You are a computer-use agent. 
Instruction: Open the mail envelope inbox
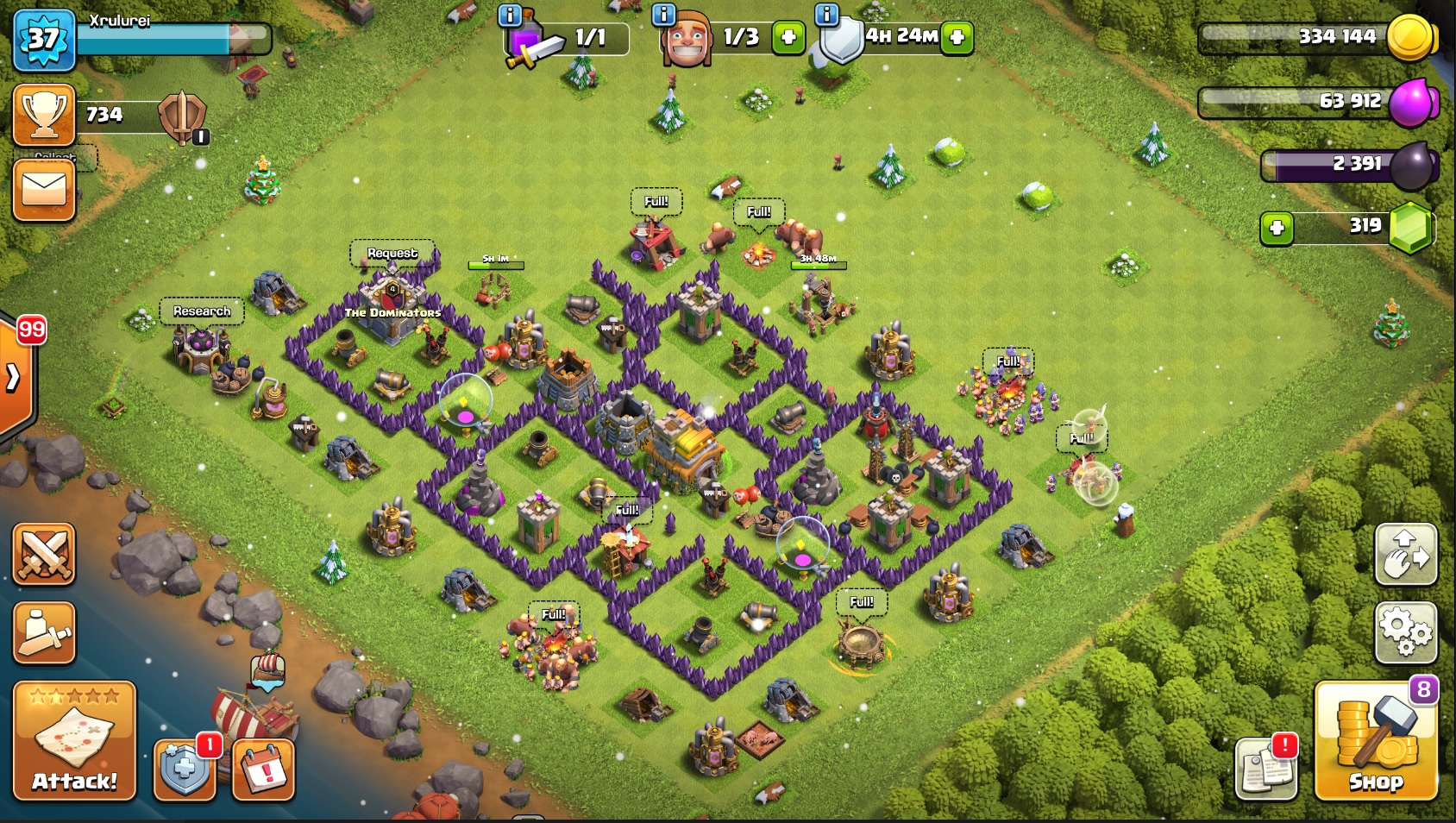point(44,190)
